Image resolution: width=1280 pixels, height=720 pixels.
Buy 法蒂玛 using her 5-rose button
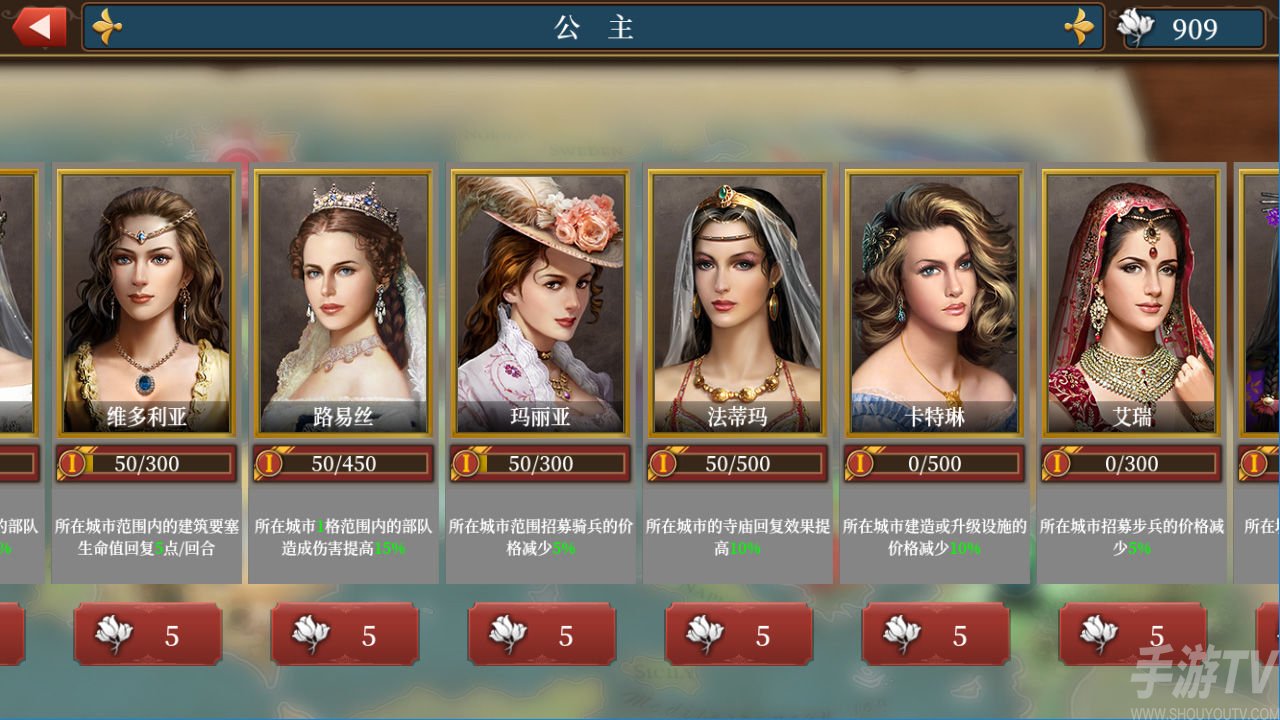738,636
